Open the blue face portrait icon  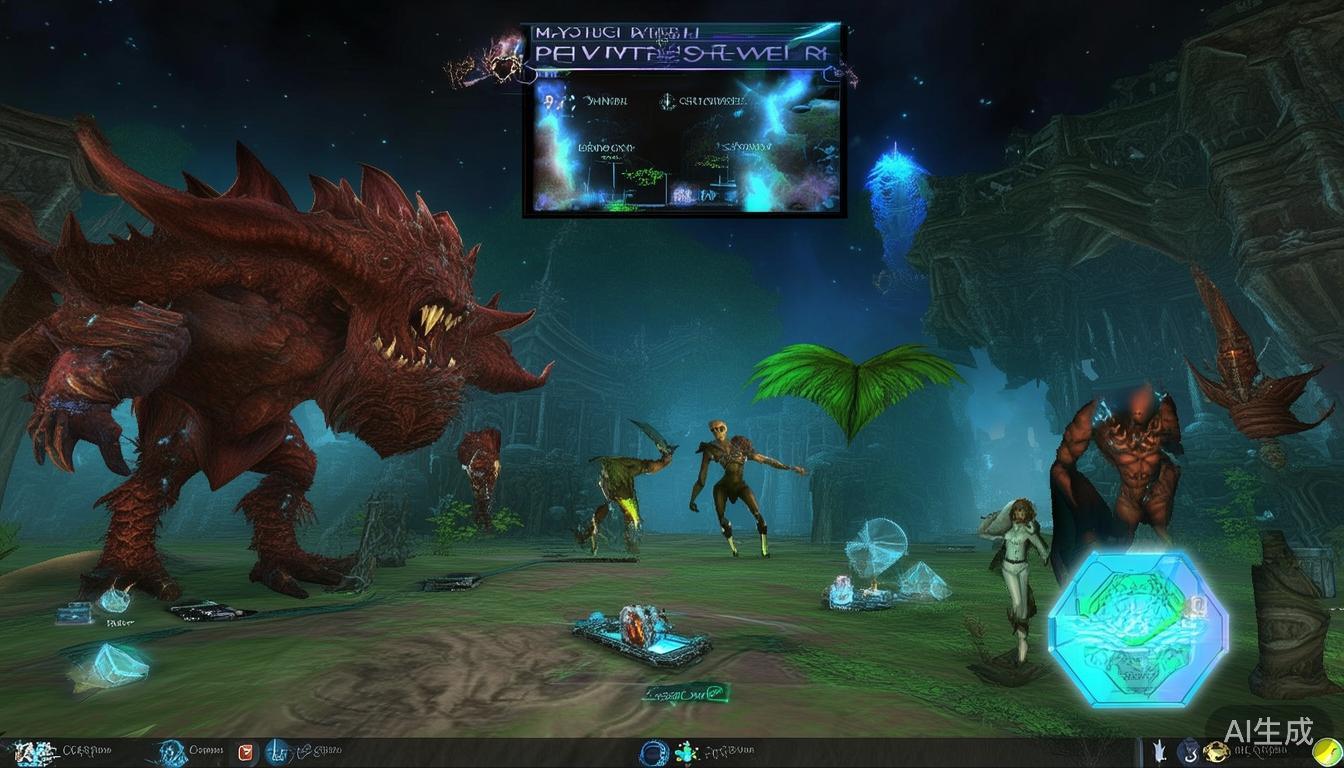(x=172, y=751)
